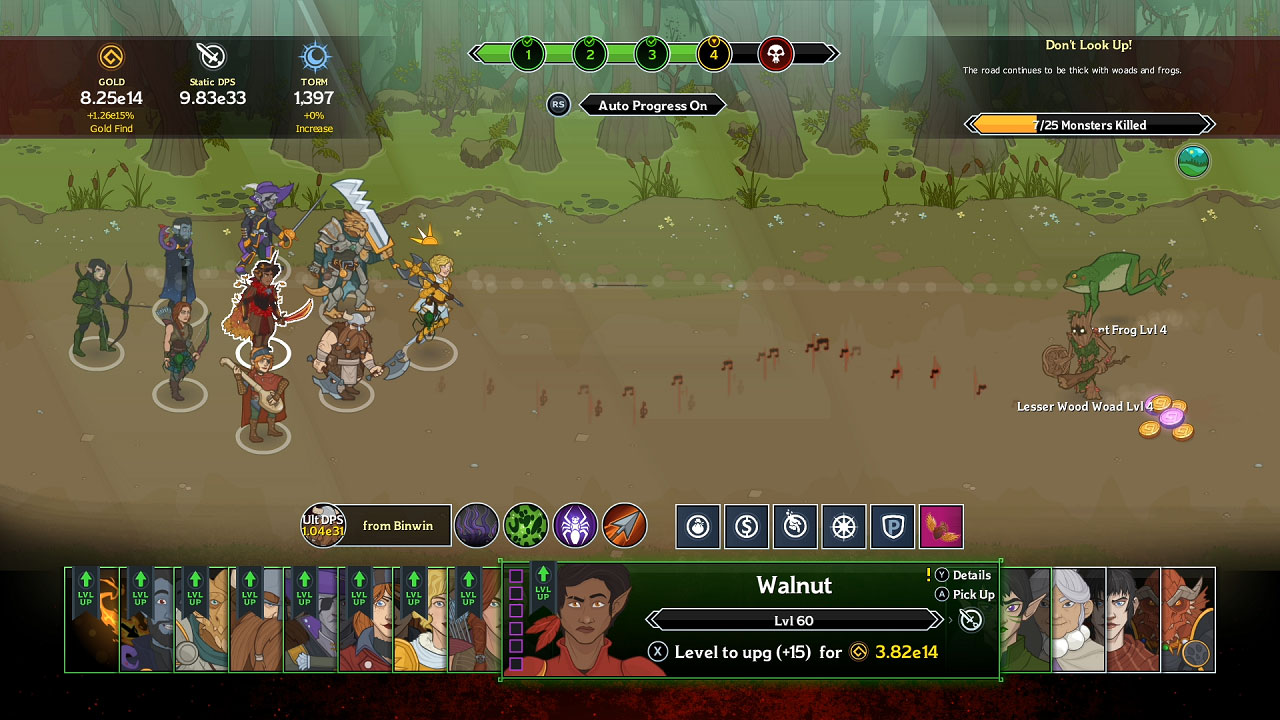Viewport: 1280px width, 720px height.
Task: Click the RS toggle next to Auto Progress
Action: [x=558, y=104]
